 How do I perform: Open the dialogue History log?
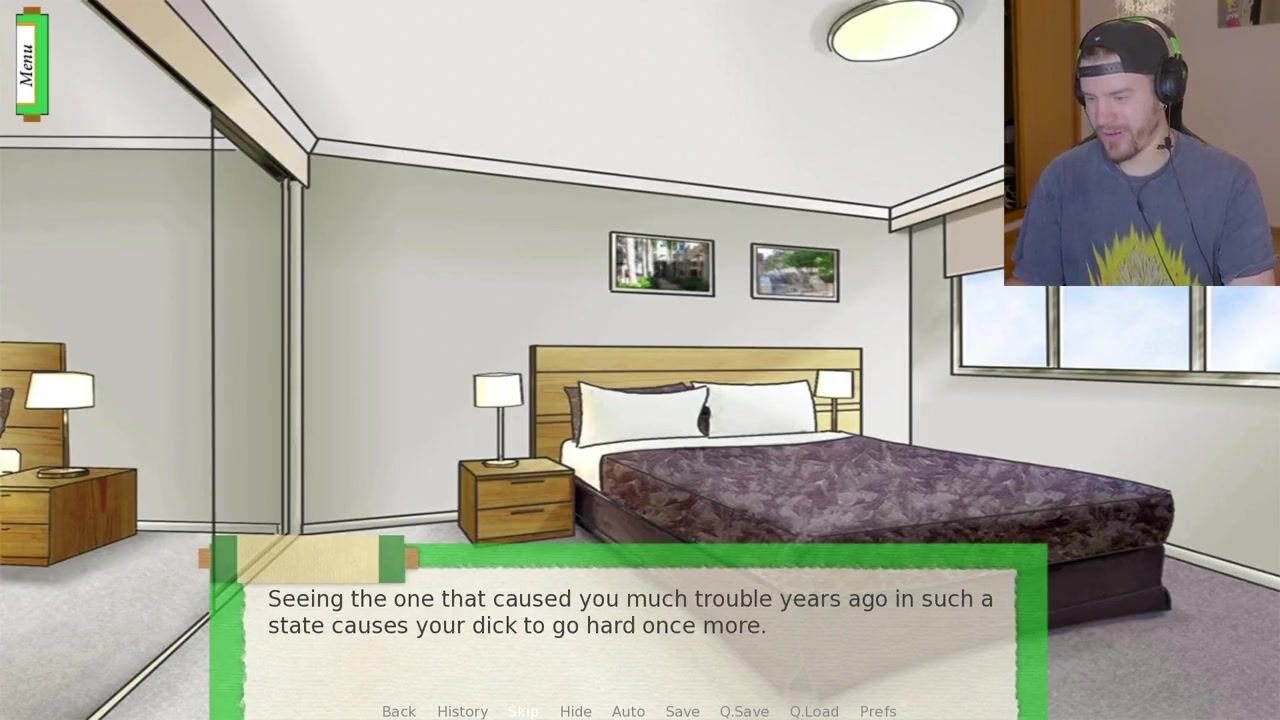(462, 711)
